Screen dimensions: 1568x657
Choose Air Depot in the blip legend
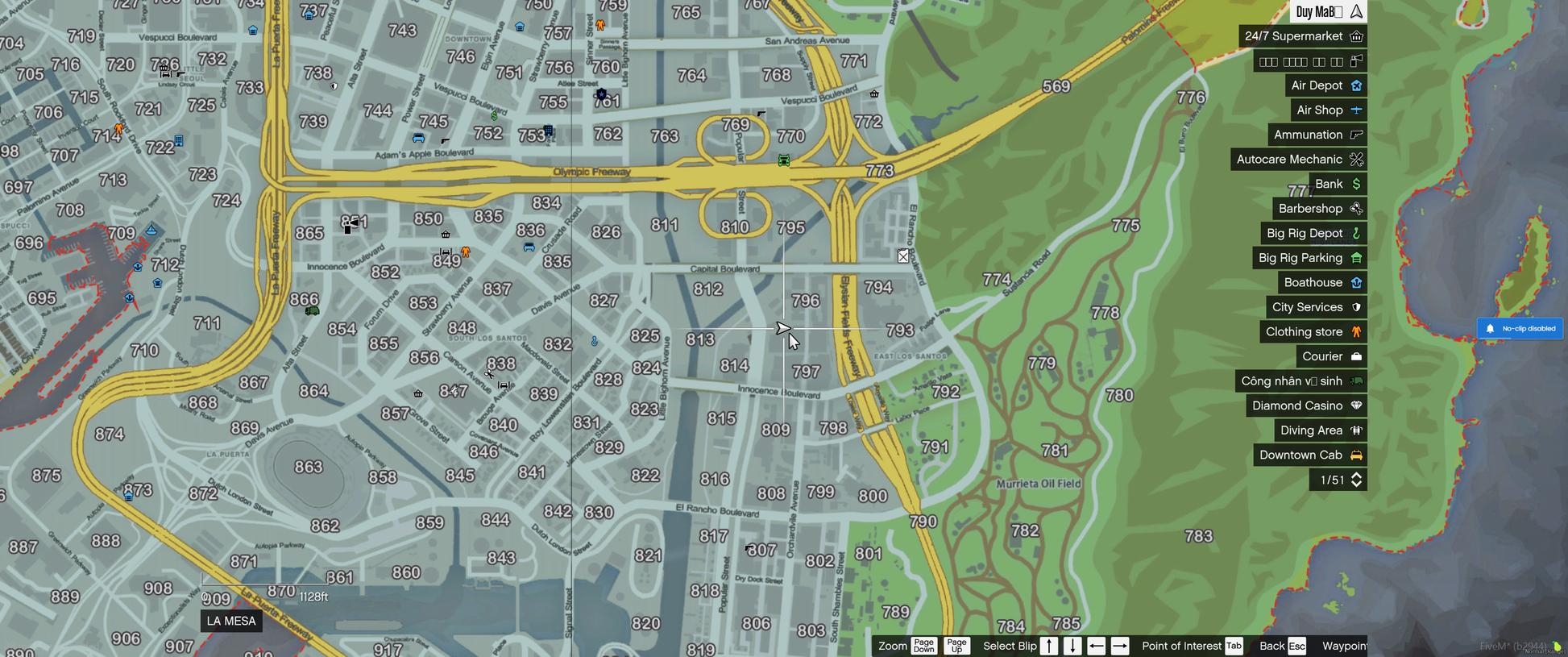(x=1325, y=85)
